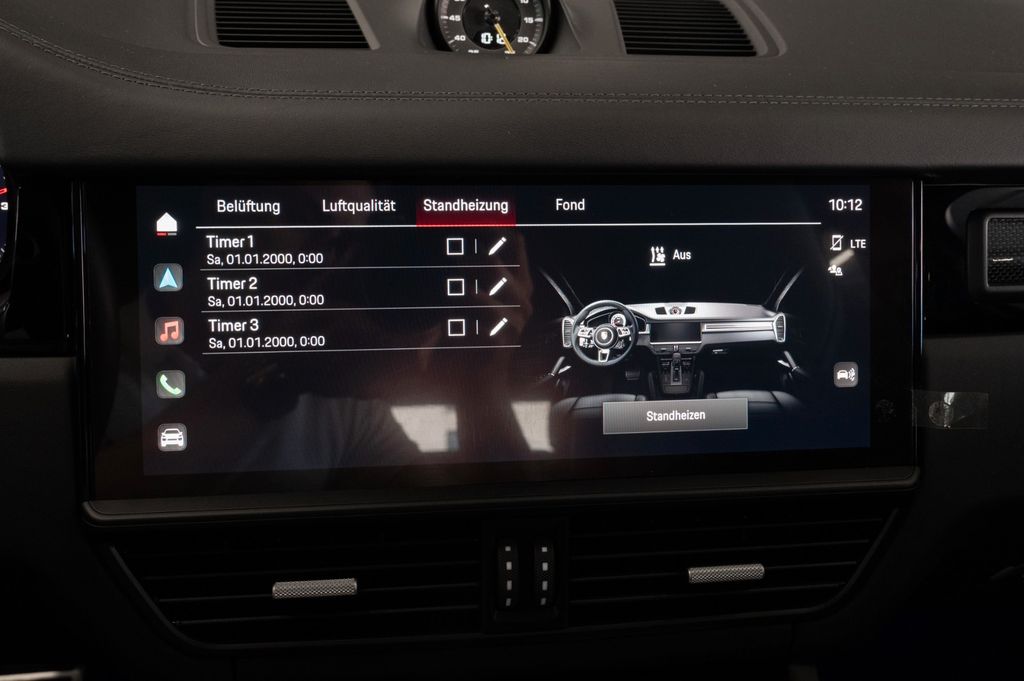Screen dimensions: 1024x681
Task: Go to the home screen icon
Action: click(167, 223)
